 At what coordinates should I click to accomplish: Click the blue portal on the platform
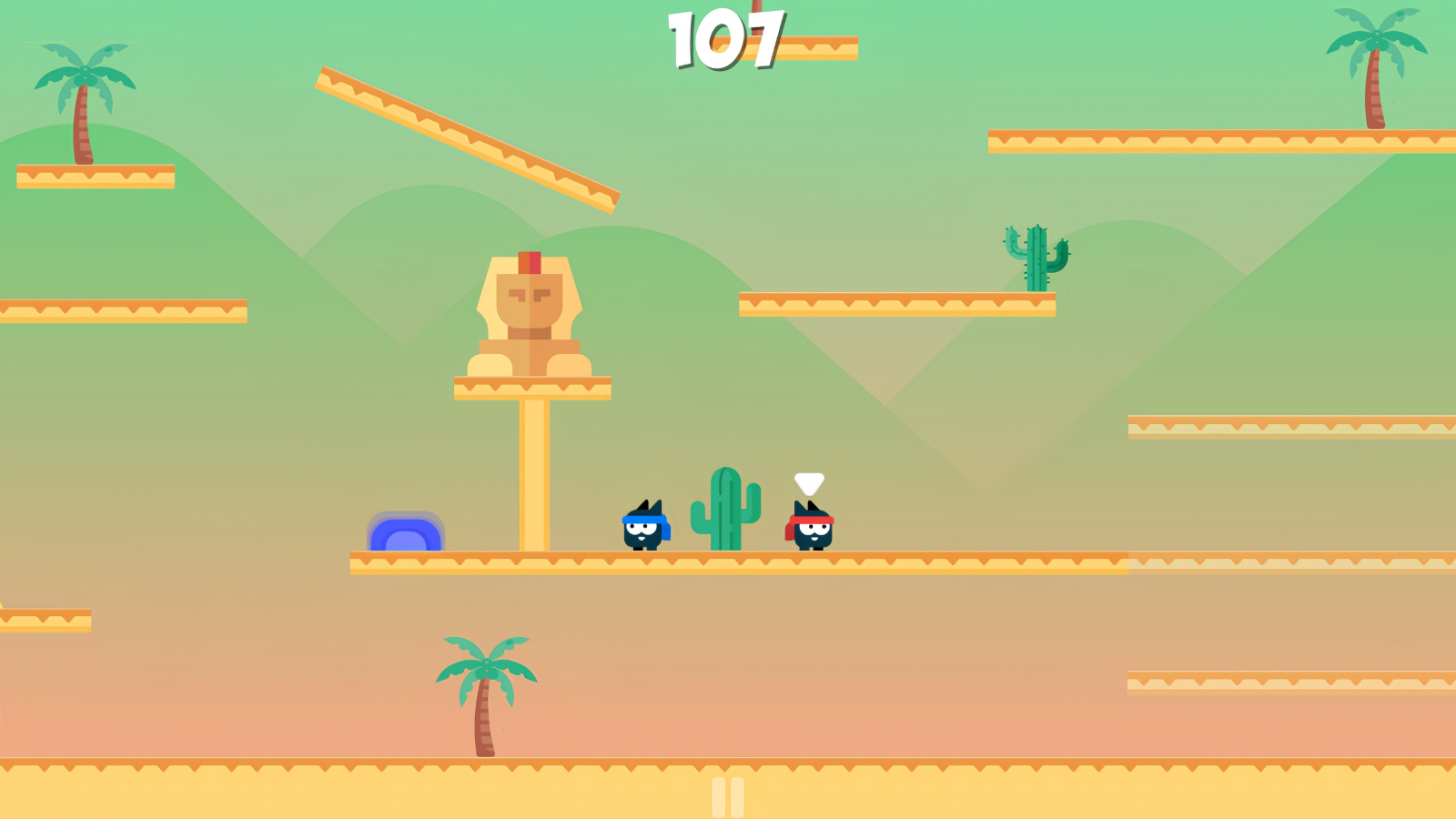tap(407, 535)
